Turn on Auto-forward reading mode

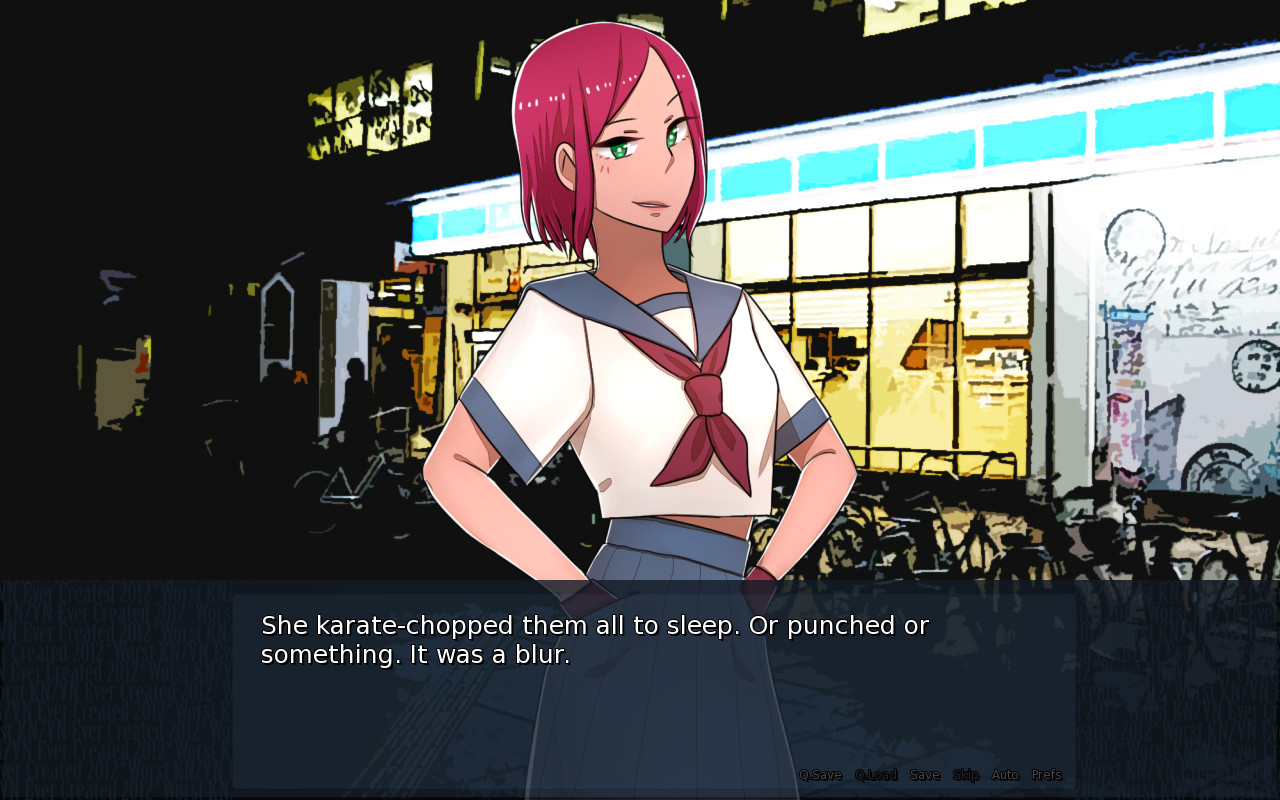1004,774
